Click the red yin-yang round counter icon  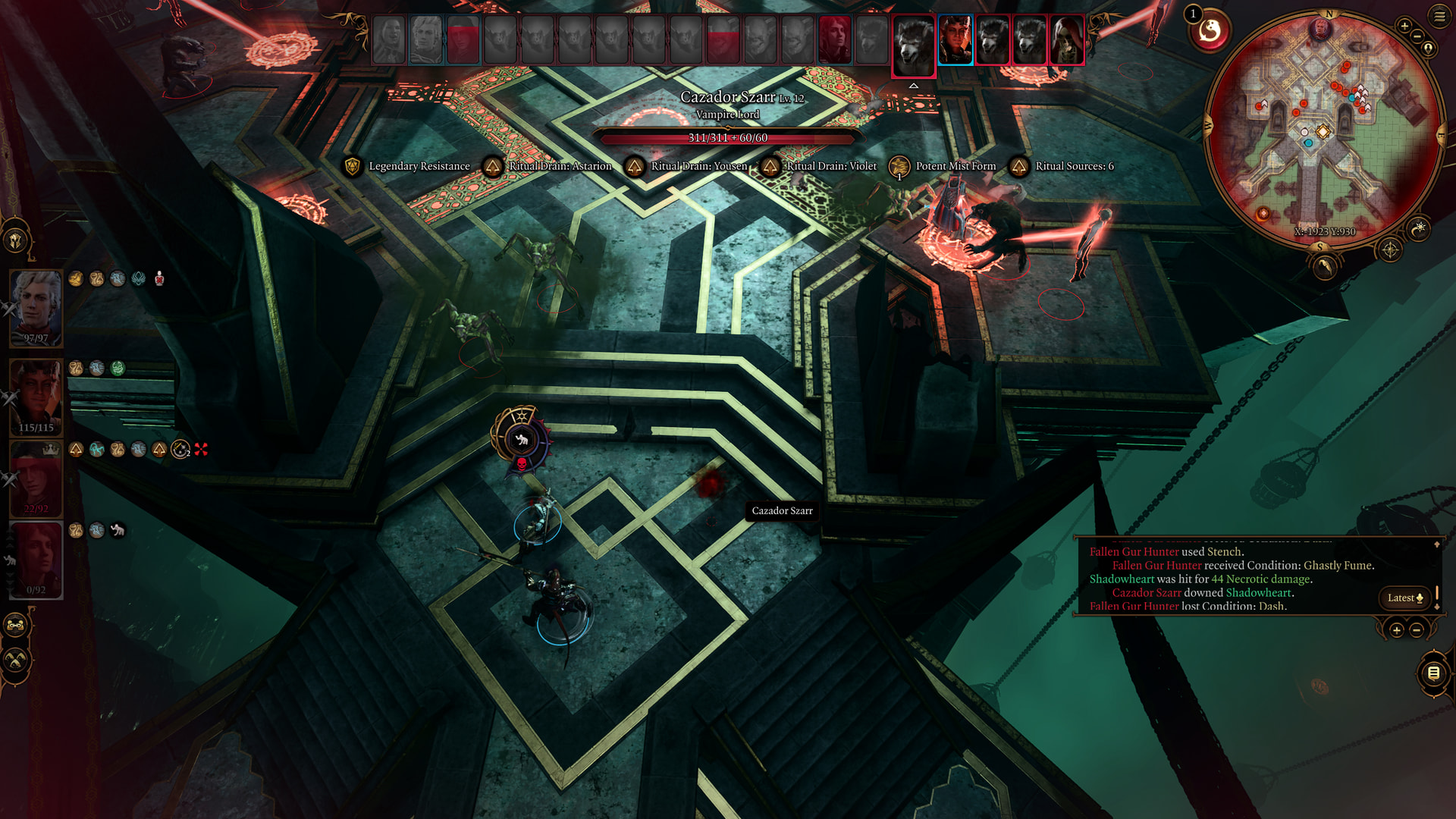[1210, 31]
